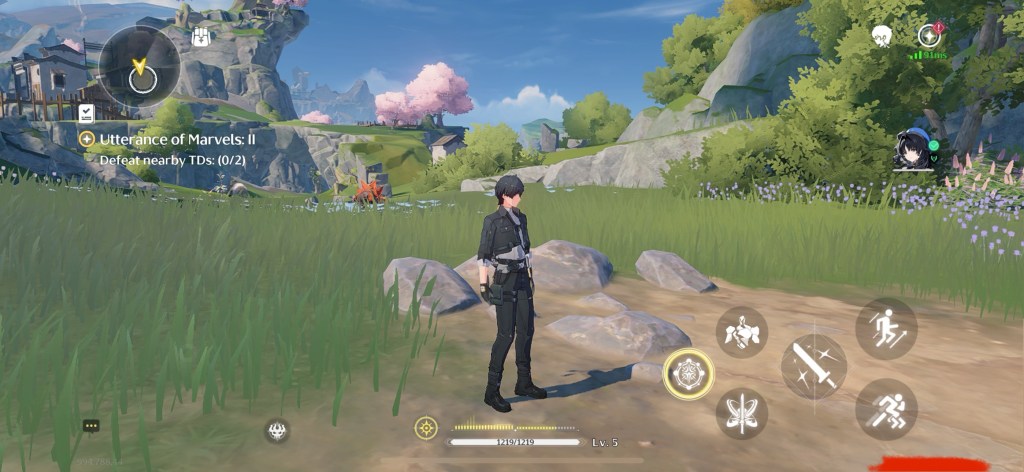
Task: Use the Echo creature skill button
Action: pos(741,332)
